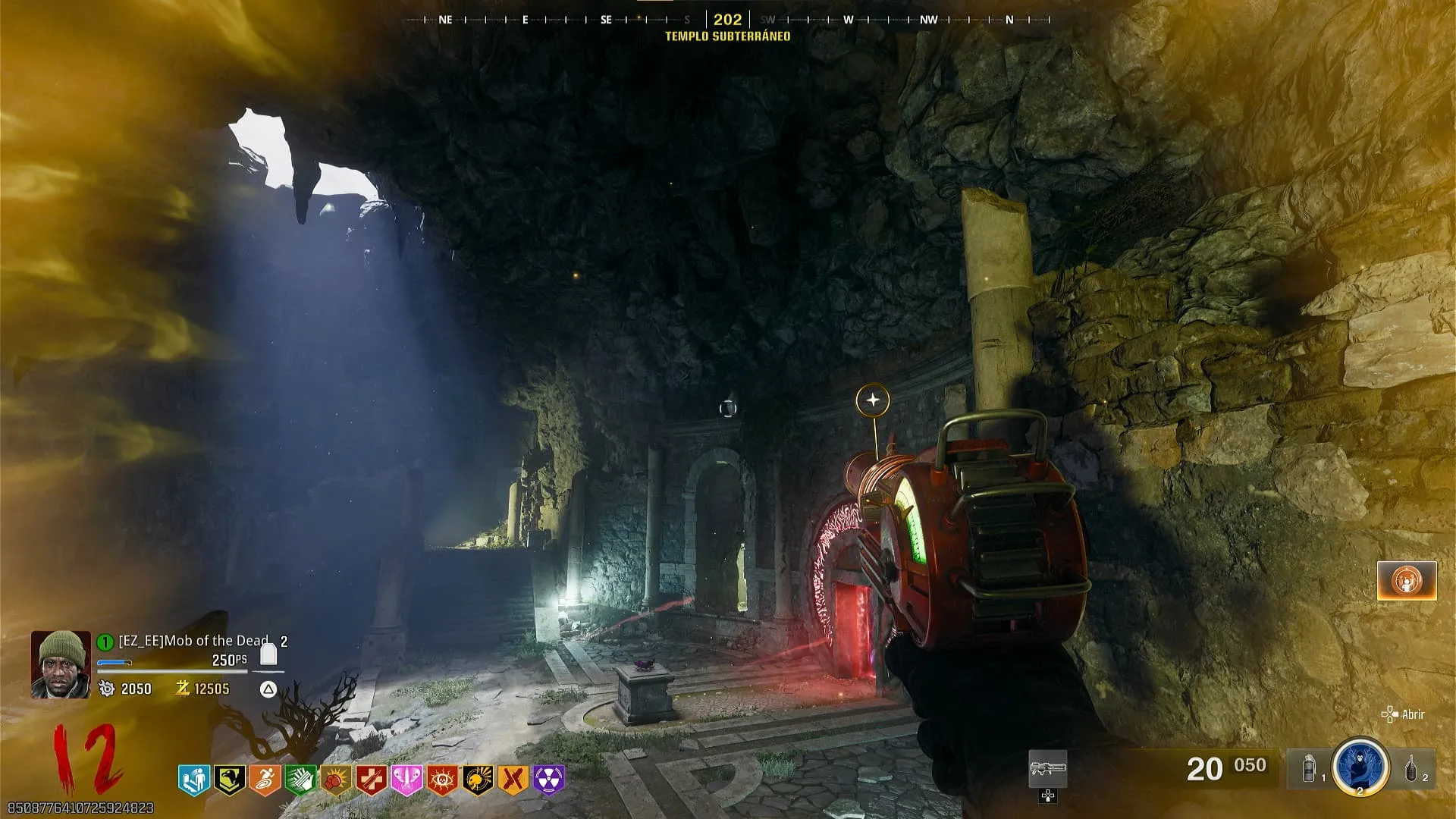Select the boxing glove Melee Macchiato perk
Screen dimensions: 1456x819
(336, 780)
